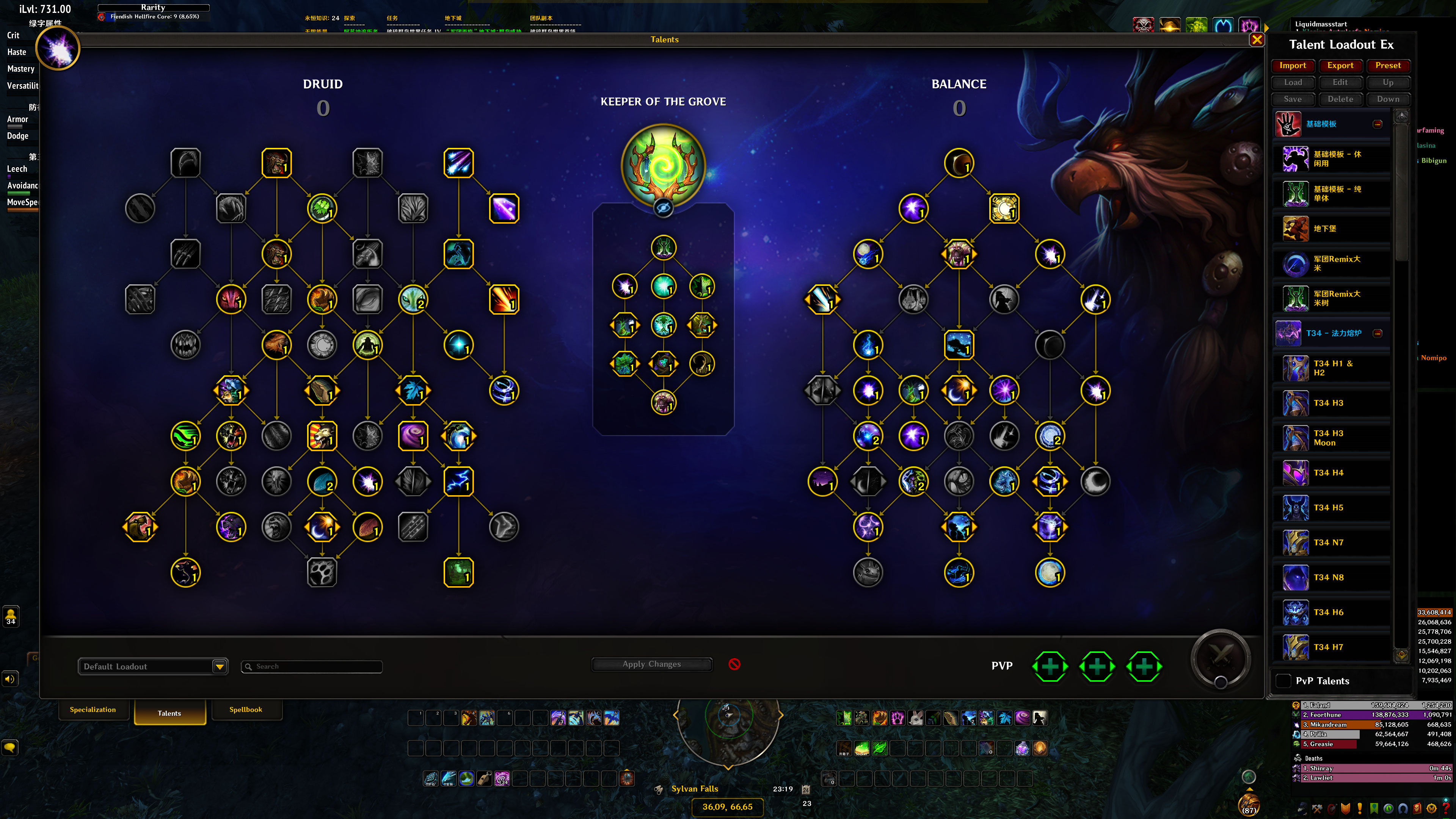Click the Apply Changes button
Viewport: 1456px width, 819px height.
[x=651, y=664]
